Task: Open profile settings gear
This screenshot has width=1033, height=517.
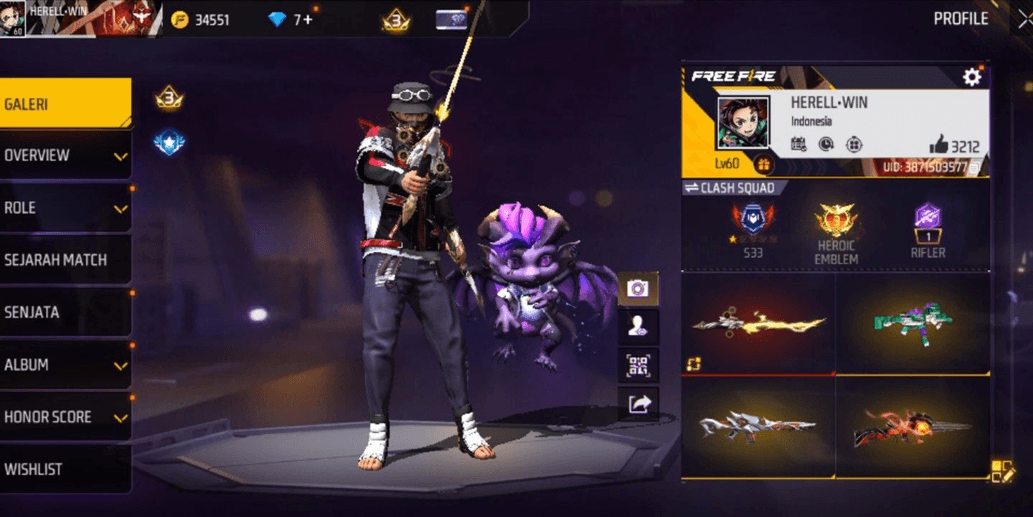Action: click(971, 77)
